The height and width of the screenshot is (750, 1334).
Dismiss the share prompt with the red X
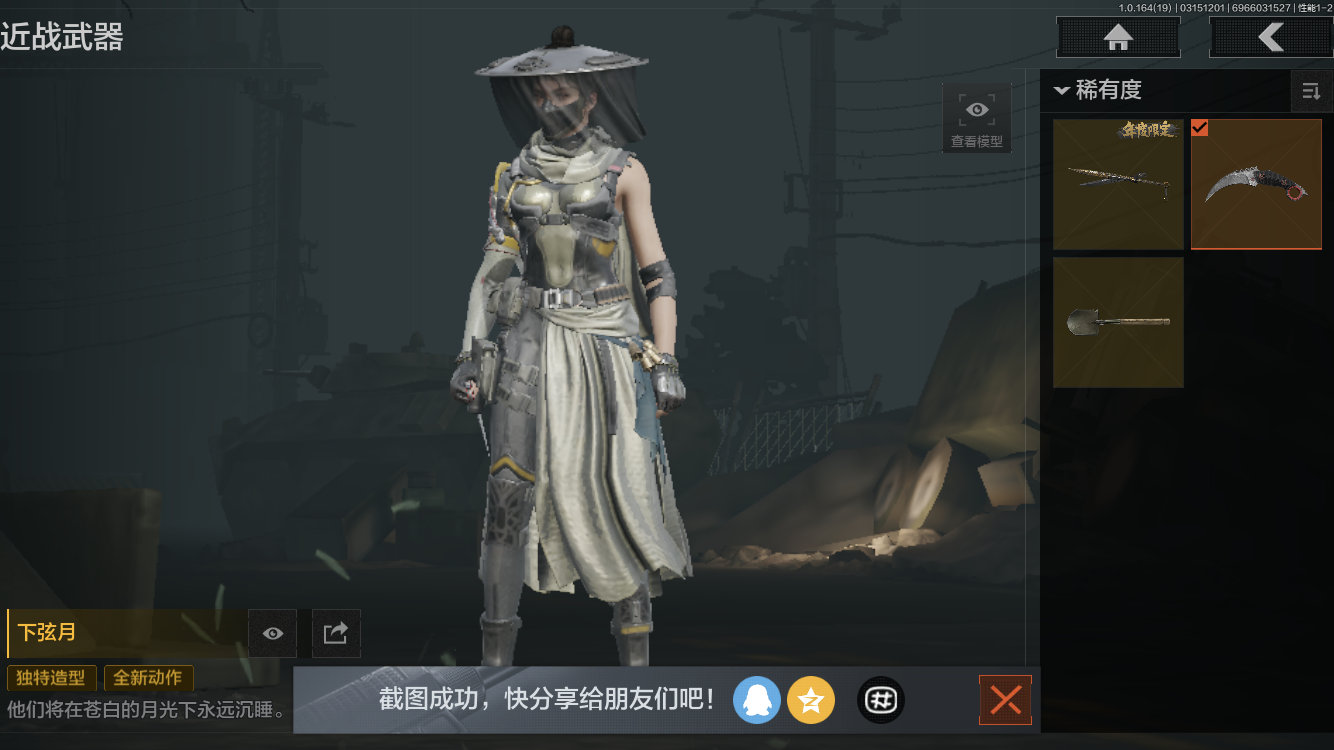[1005, 700]
